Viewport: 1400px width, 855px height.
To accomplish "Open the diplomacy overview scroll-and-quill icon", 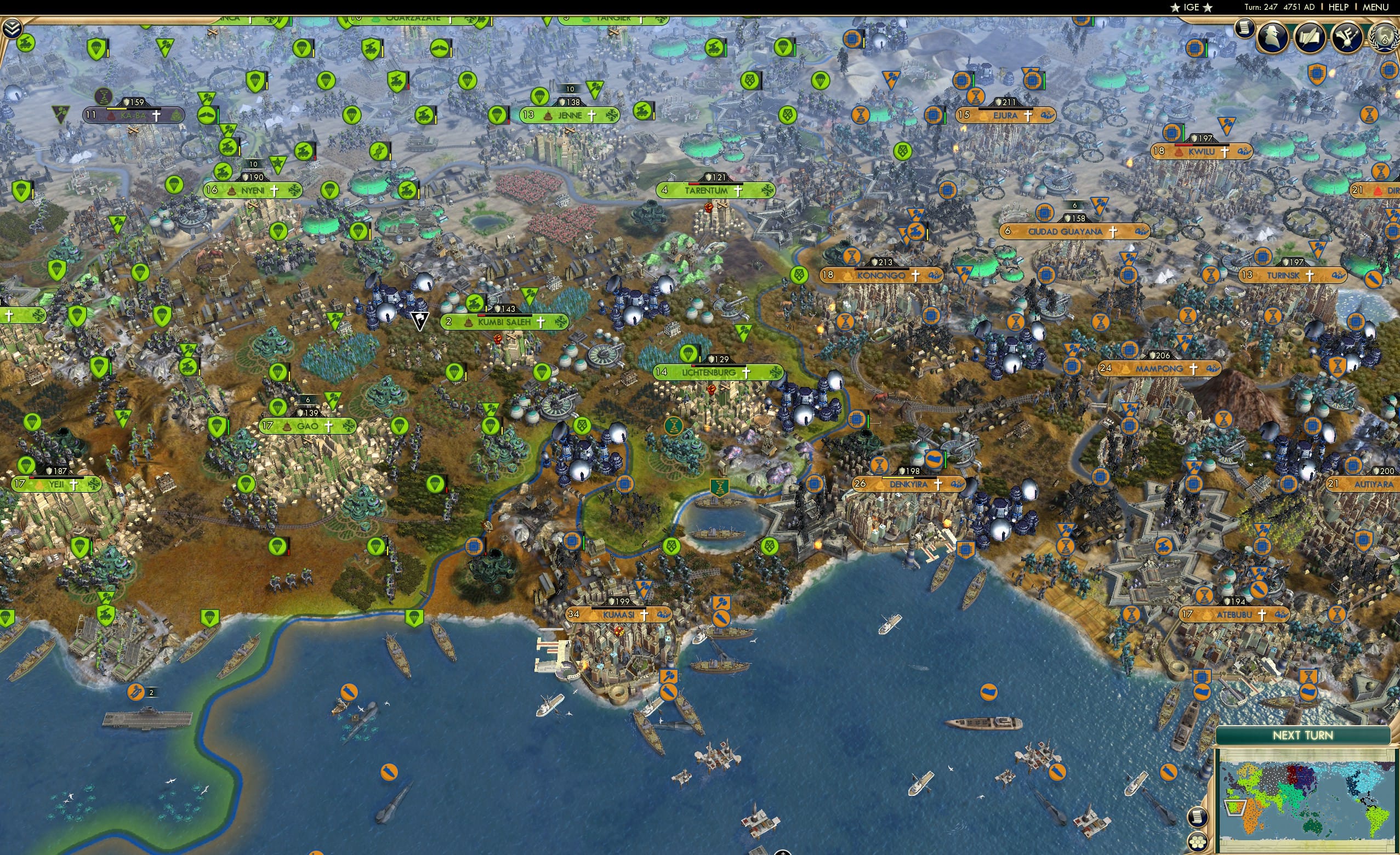I will point(1310,37).
